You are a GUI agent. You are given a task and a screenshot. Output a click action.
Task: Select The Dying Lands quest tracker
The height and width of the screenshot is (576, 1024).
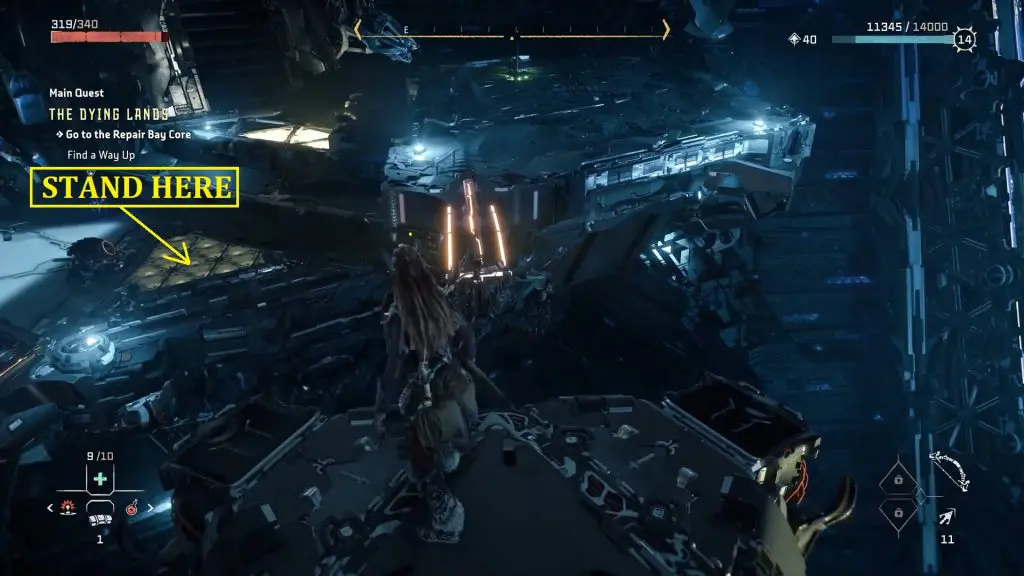click(x=109, y=114)
